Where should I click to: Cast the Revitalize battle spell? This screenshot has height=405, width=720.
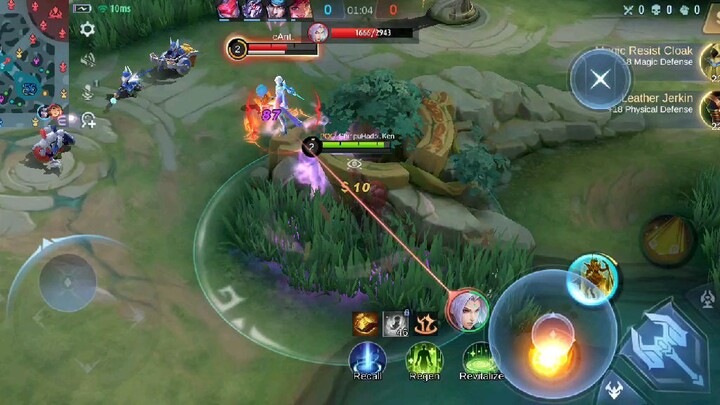point(481,358)
